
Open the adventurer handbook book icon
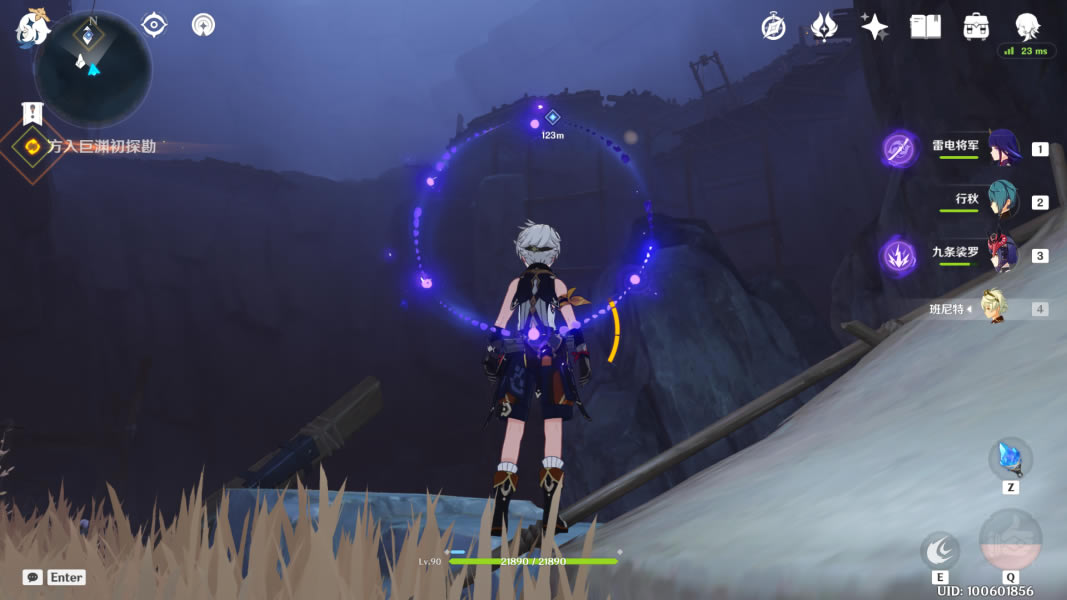point(925,27)
